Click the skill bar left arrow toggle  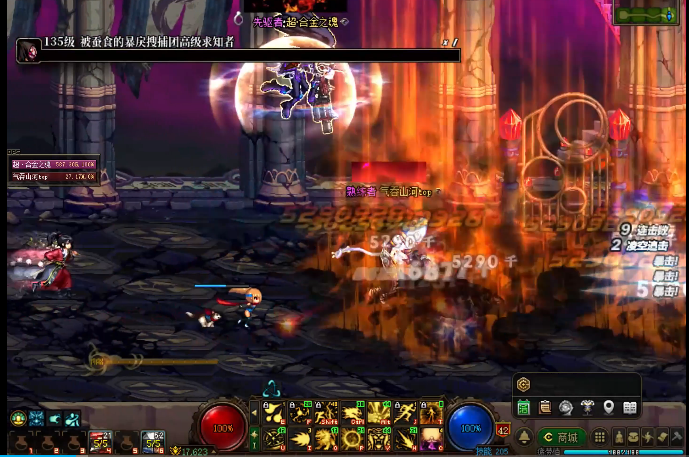[x=254, y=412]
